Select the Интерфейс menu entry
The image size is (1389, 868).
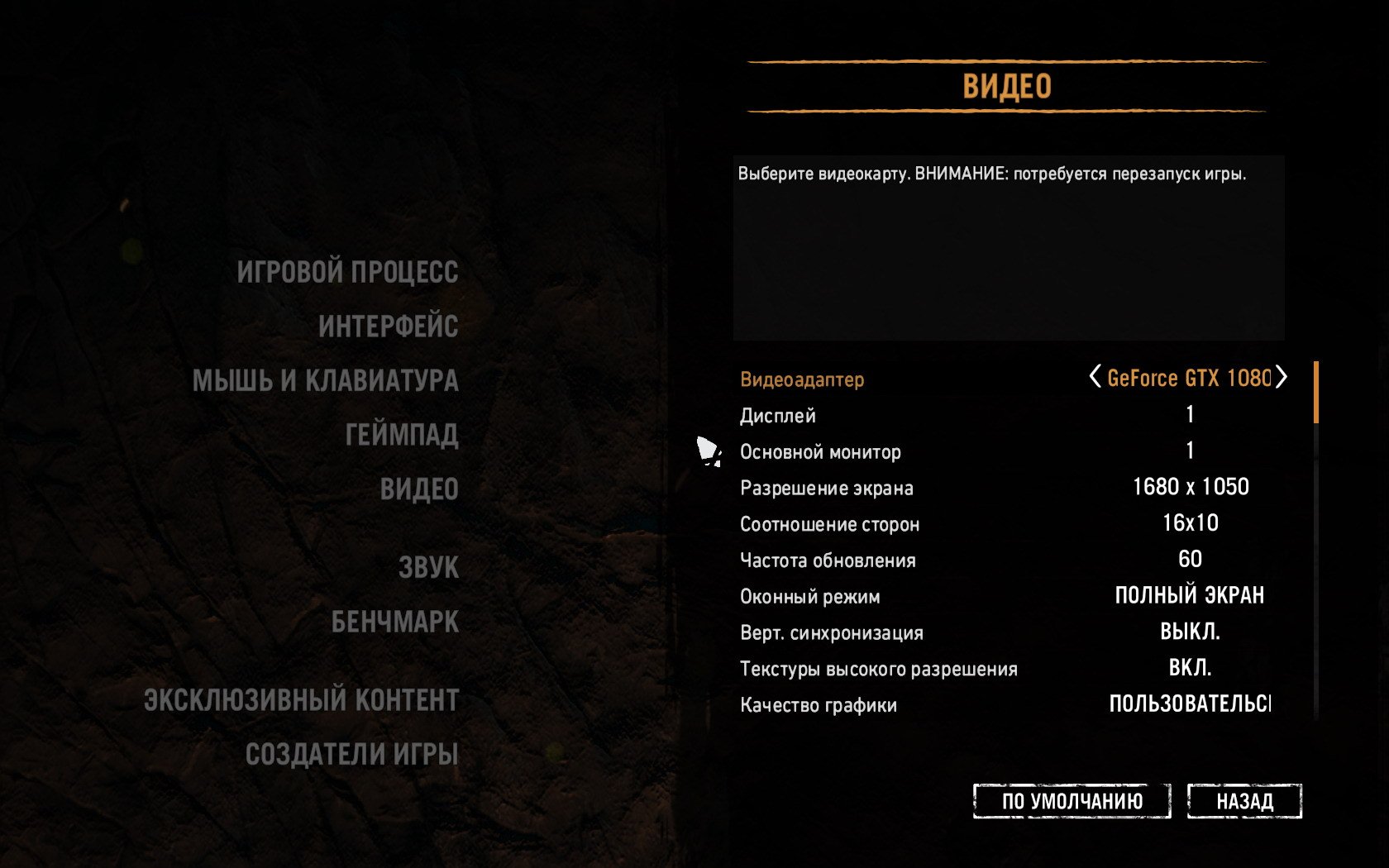(x=388, y=327)
